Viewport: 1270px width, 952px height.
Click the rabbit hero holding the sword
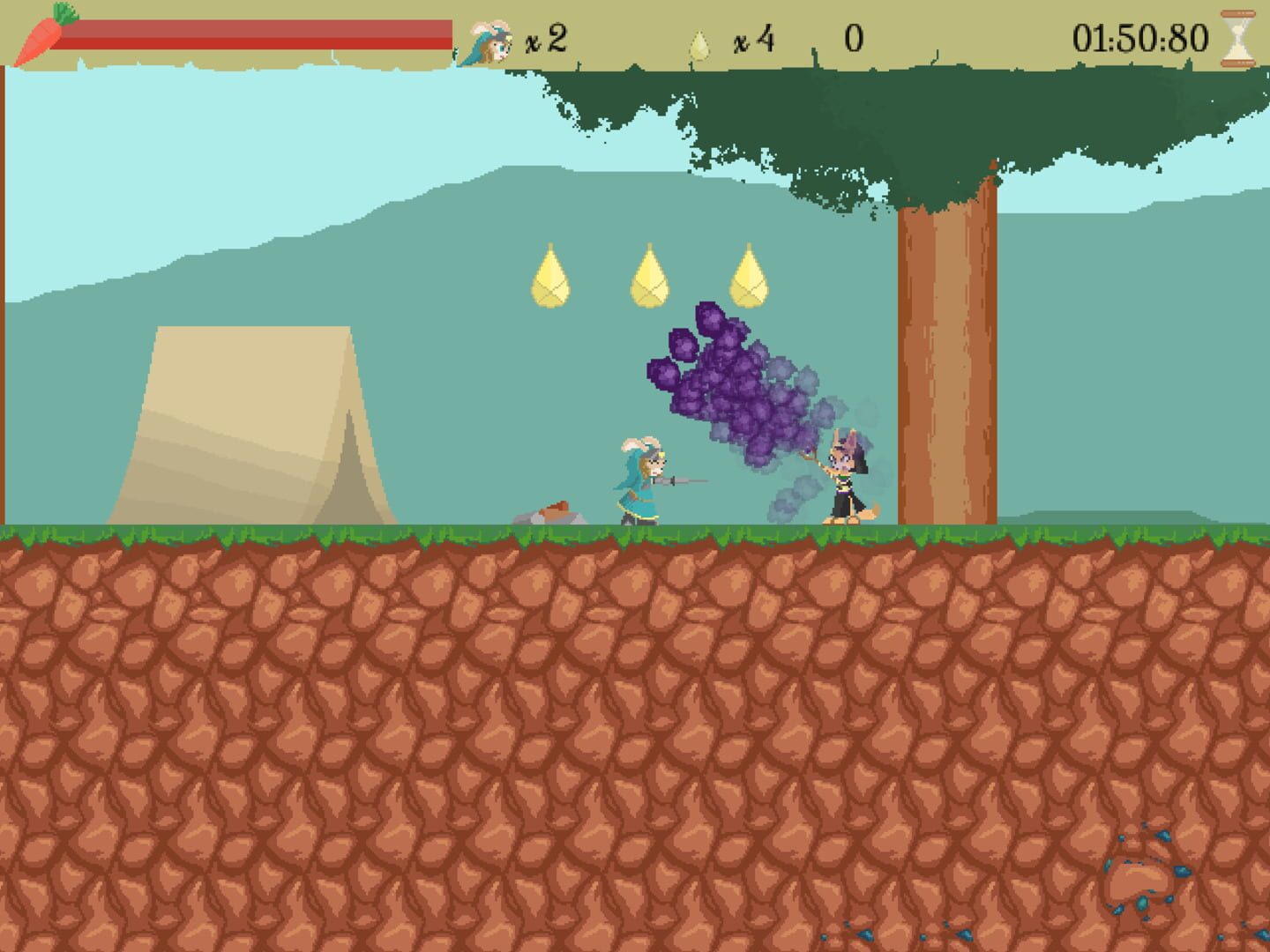[x=643, y=480]
